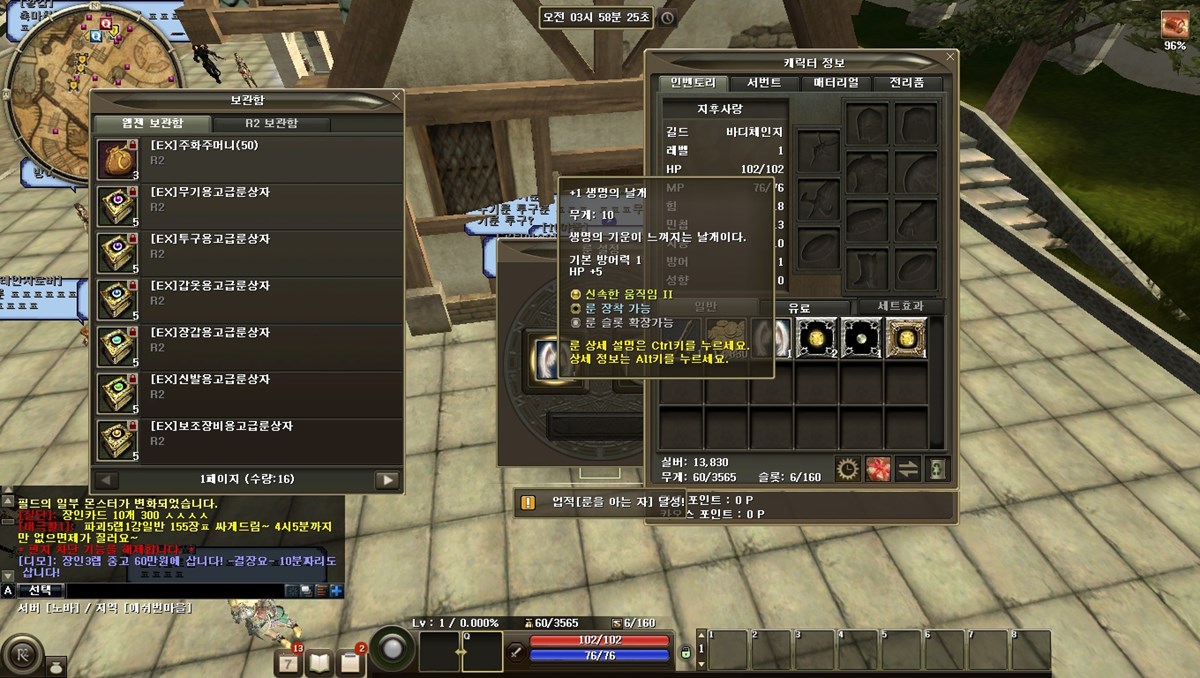Viewport: 1200px width, 678px height.
Task: Go to the next storage page
Action: click(x=387, y=480)
